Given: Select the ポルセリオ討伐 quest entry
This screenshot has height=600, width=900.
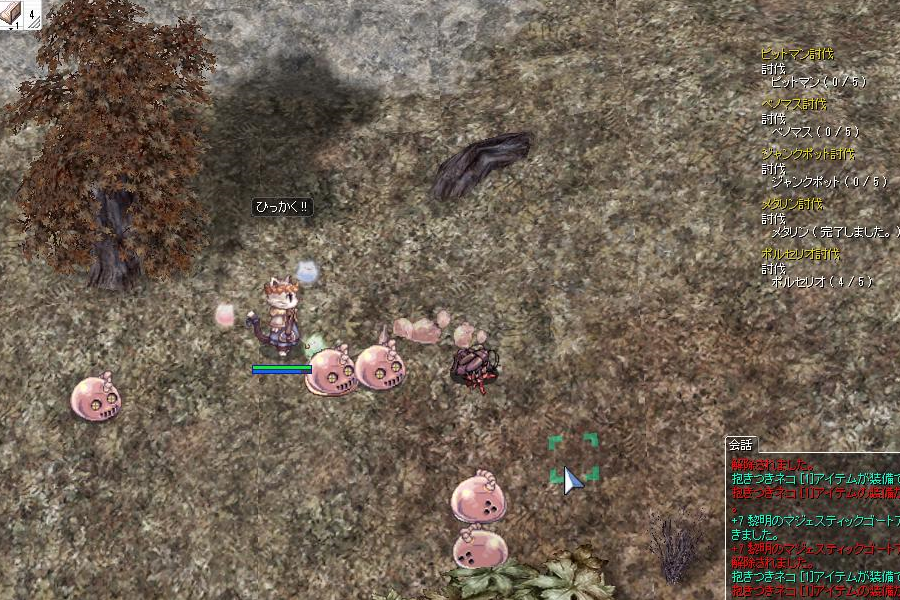Looking at the screenshot, I should [x=800, y=254].
